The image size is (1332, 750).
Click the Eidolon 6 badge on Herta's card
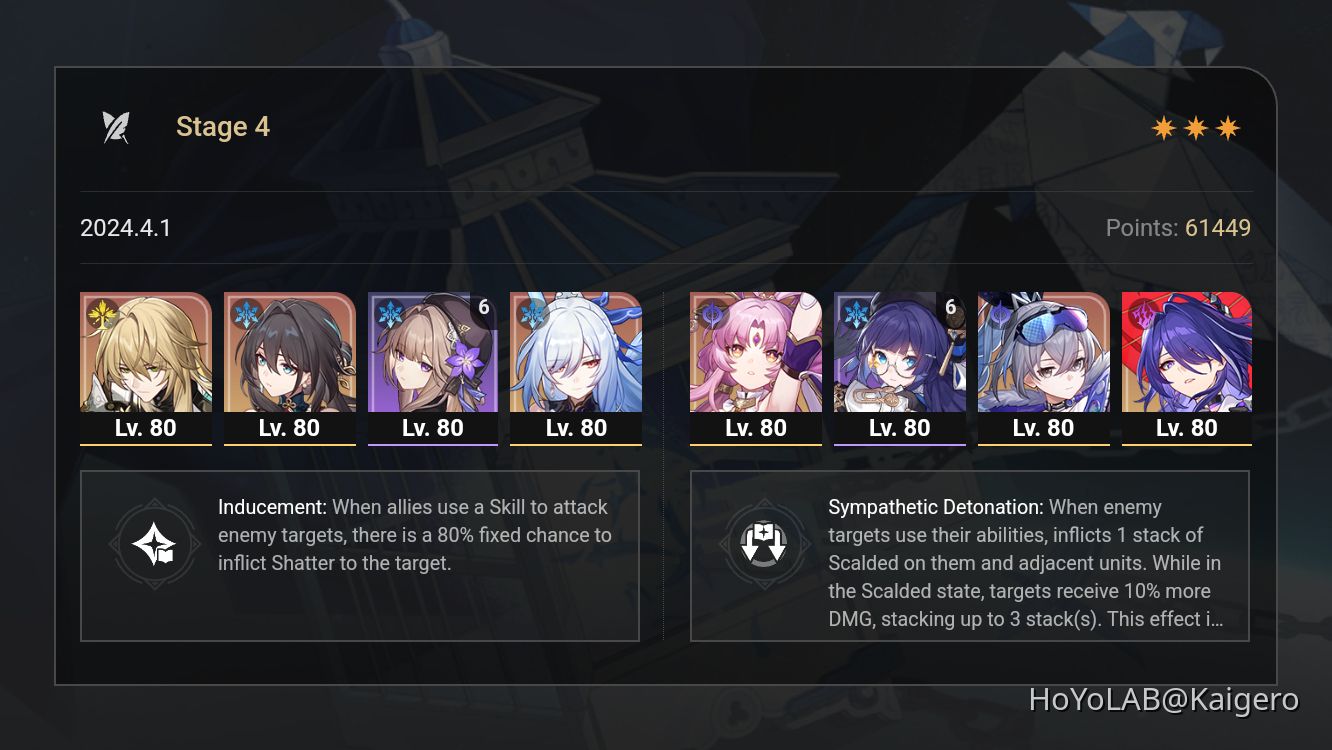pos(483,307)
